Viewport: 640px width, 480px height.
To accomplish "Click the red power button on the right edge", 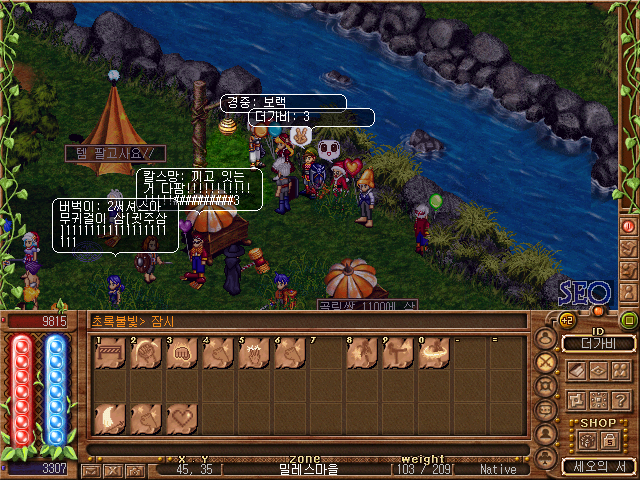I will (629, 226).
